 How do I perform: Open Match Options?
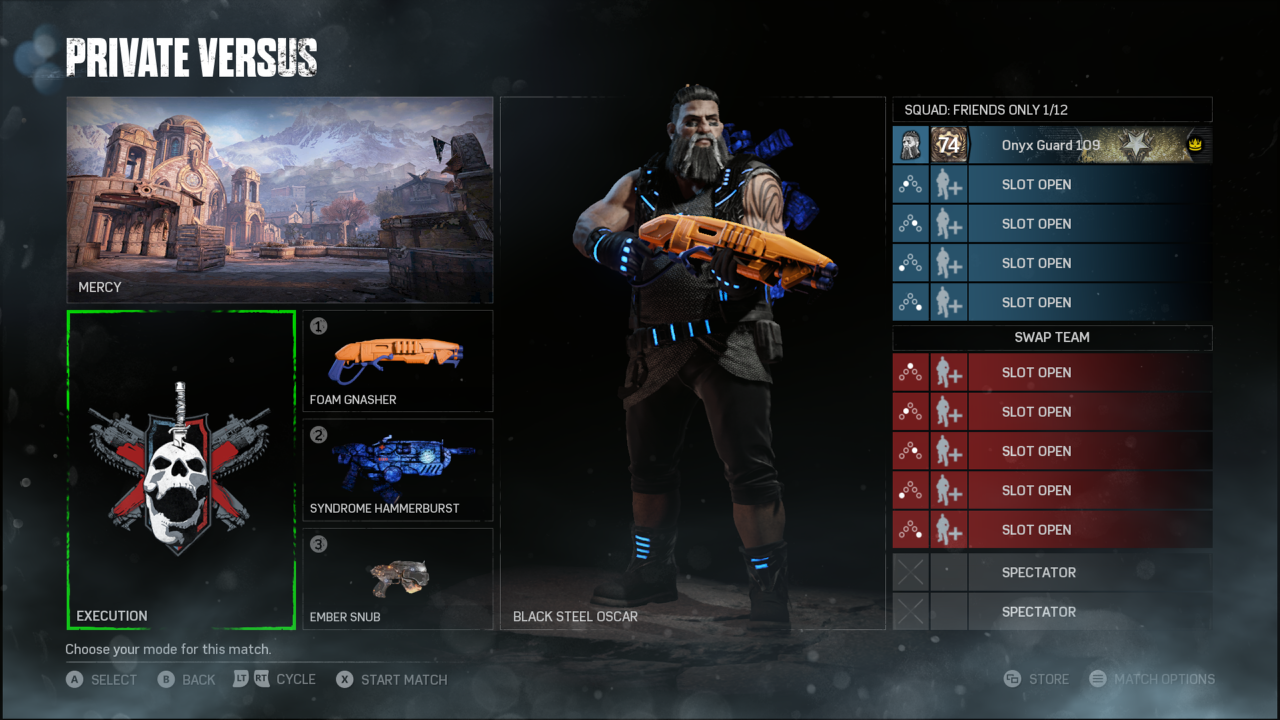point(1152,680)
